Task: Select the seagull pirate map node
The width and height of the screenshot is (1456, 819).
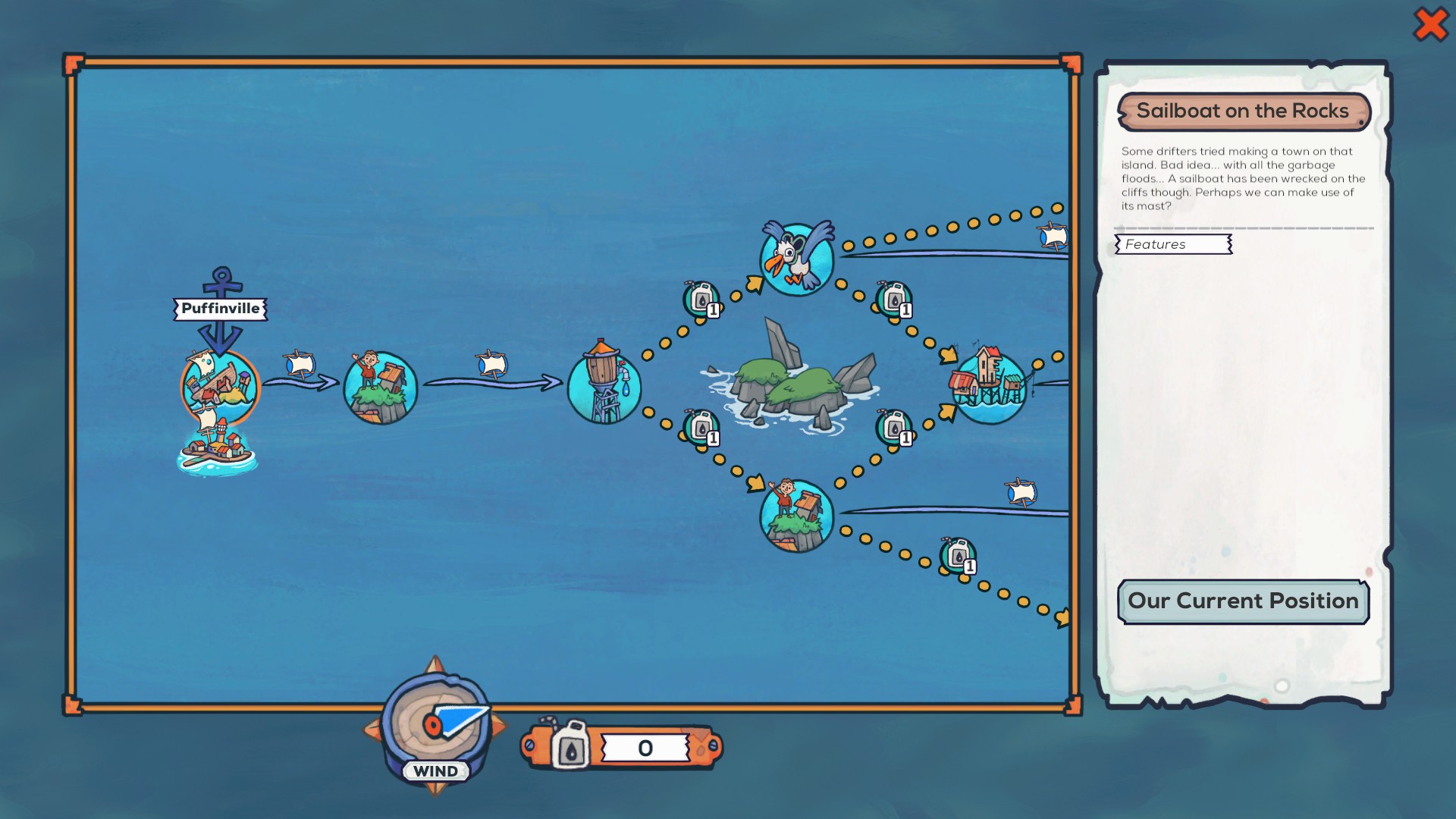Action: pos(797,259)
